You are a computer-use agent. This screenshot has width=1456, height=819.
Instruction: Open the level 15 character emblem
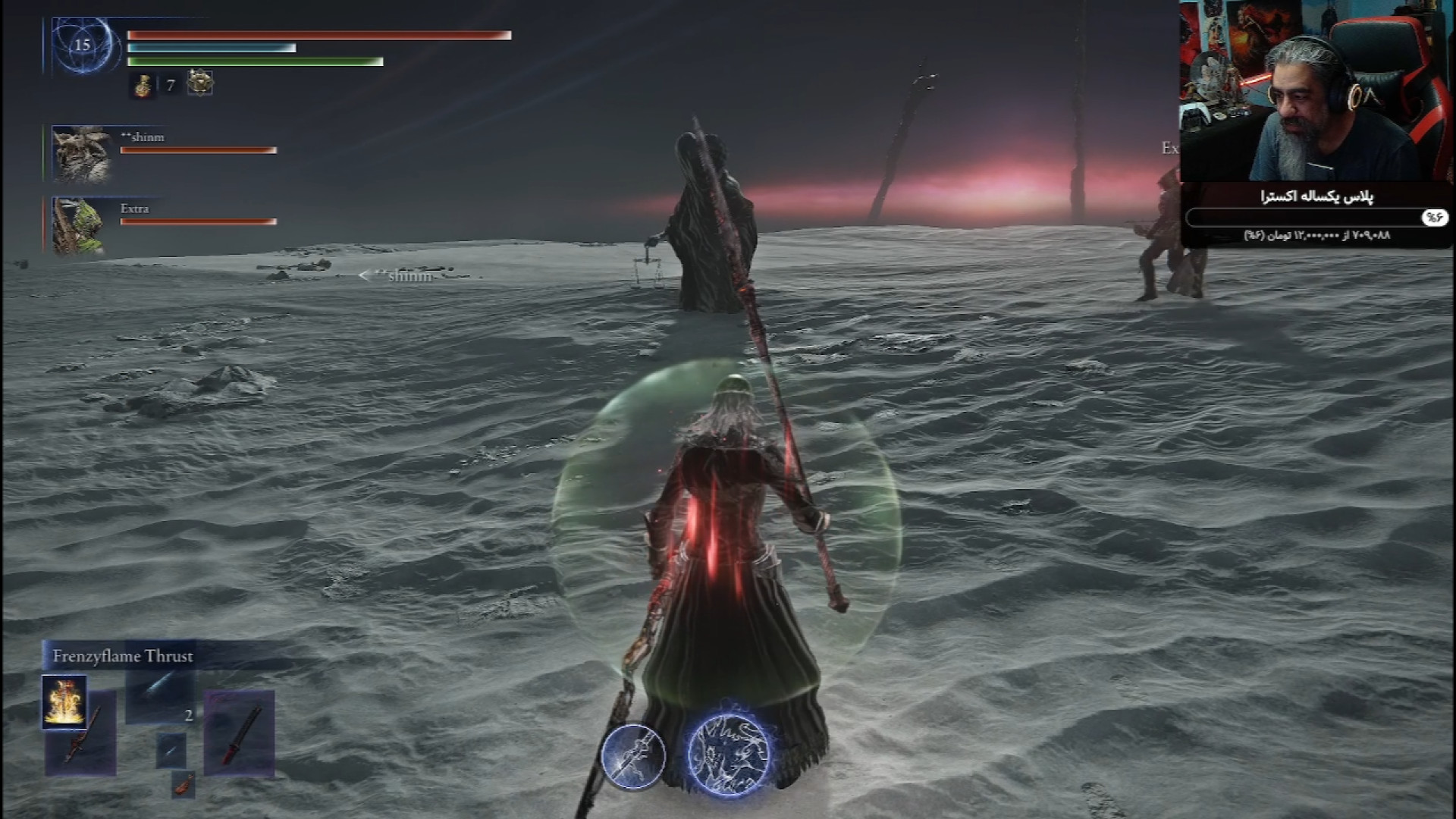82,45
